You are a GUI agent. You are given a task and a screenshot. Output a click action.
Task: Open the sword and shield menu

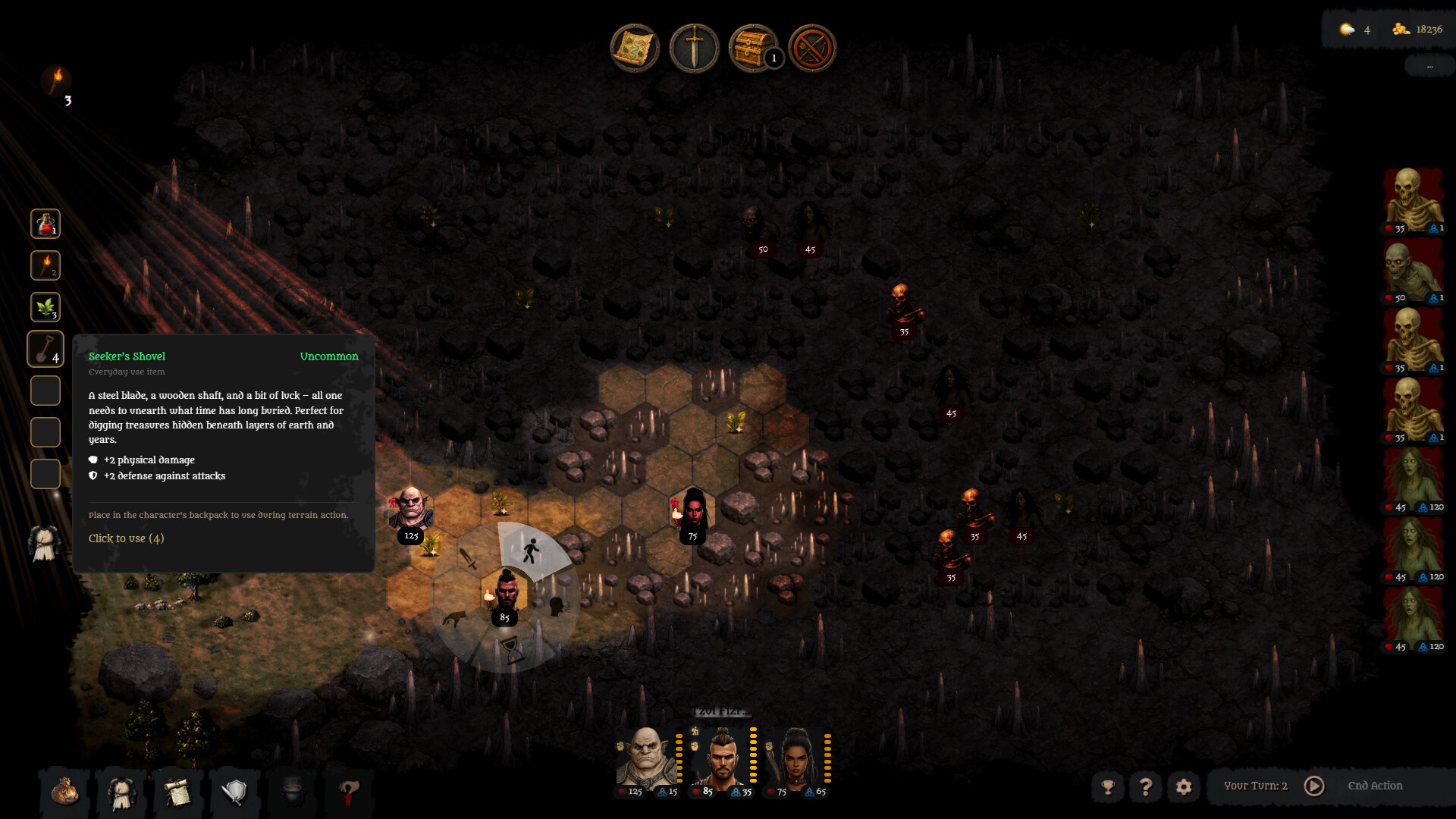[235, 792]
